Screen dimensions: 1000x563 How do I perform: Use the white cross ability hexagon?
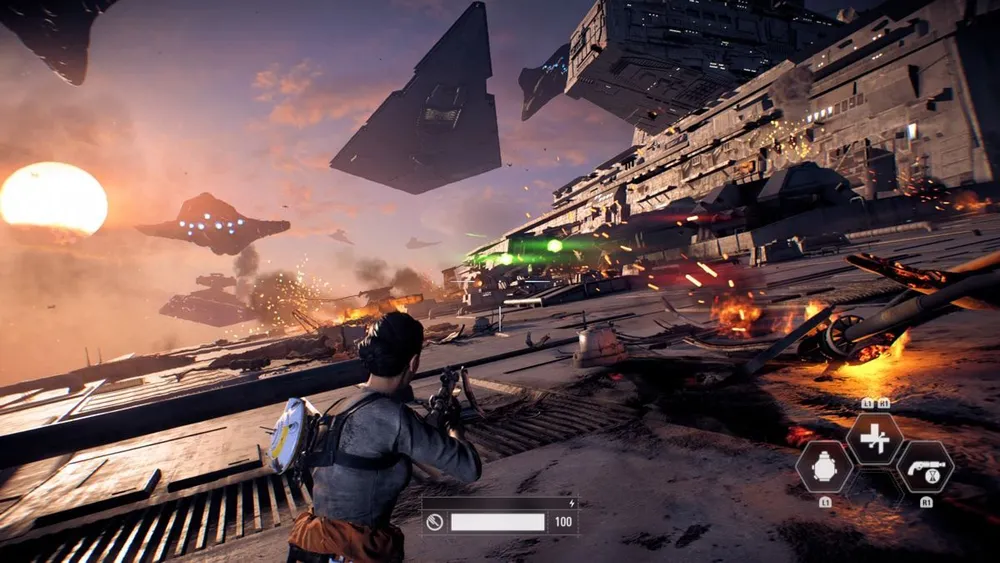(x=875, y=439)
